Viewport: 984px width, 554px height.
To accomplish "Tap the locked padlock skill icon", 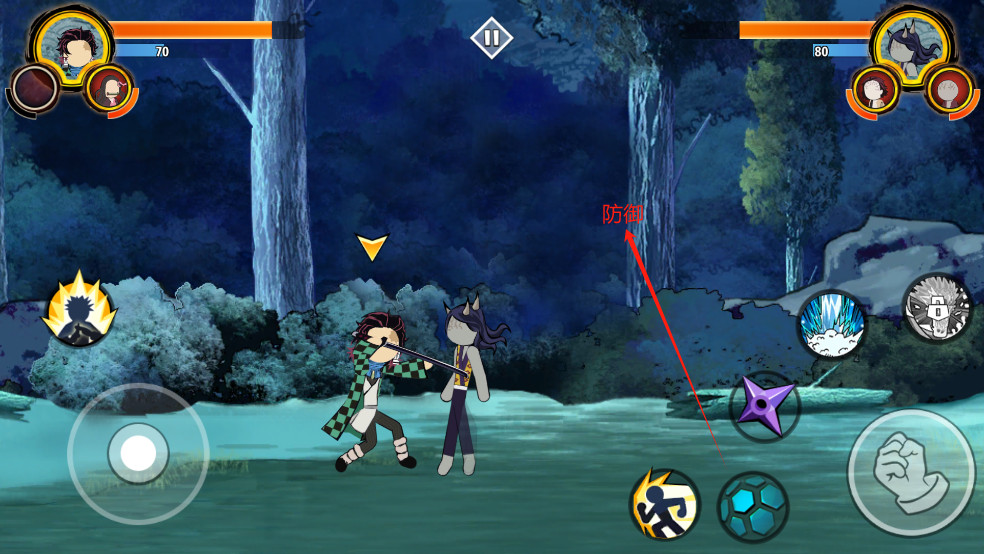I will 937,308.
